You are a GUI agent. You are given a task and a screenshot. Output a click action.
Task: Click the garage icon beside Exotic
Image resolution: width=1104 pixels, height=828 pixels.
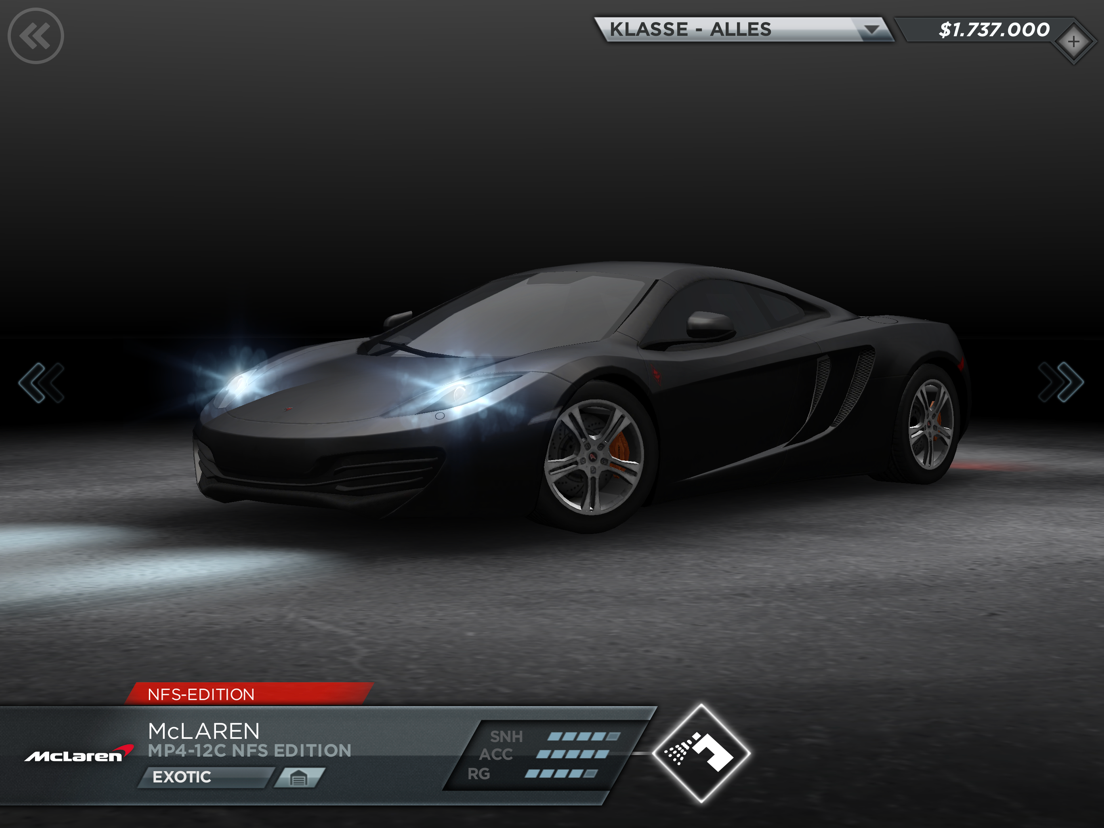[x=299, y=777]
